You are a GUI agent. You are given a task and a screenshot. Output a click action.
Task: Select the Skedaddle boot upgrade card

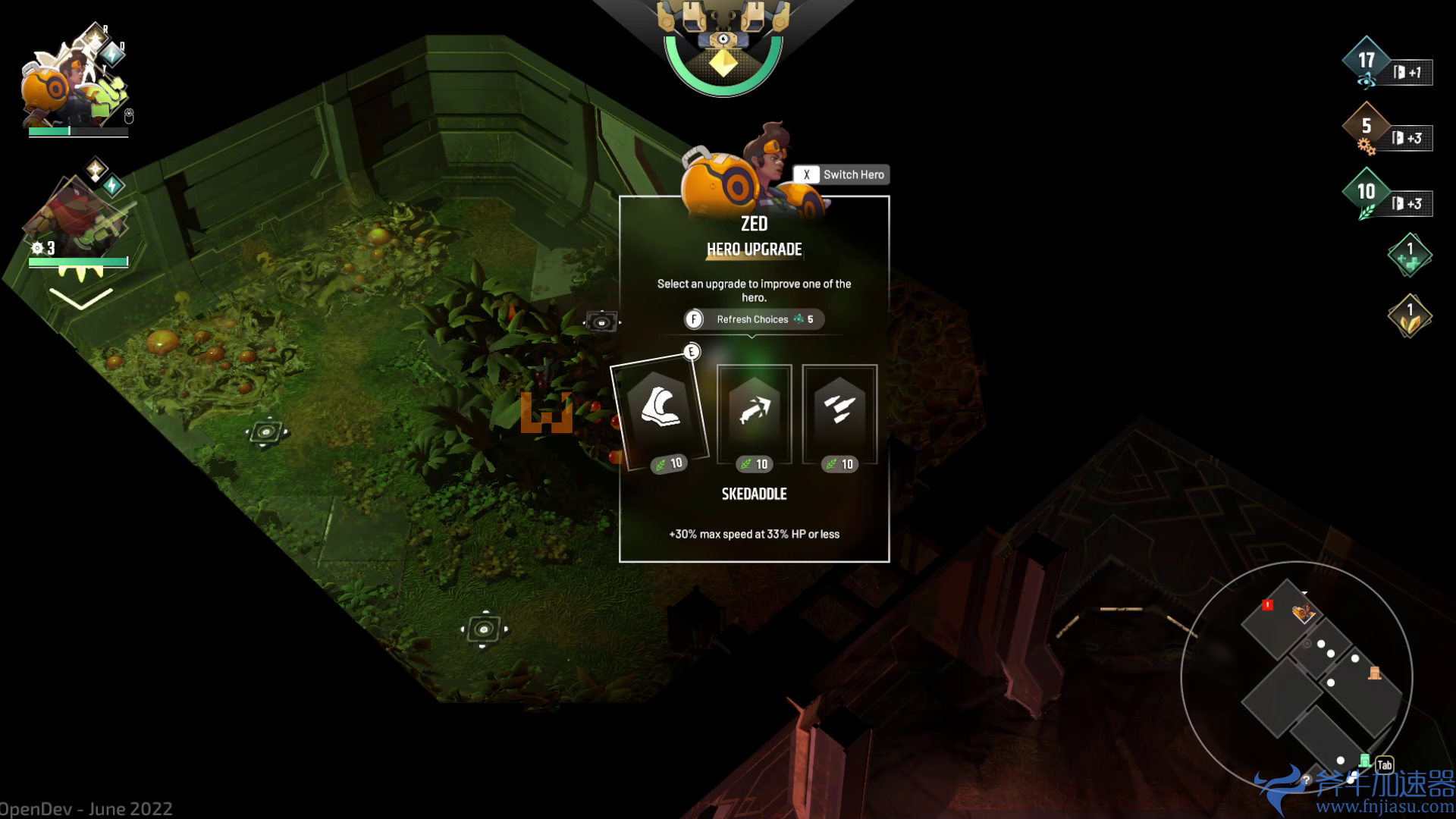click(661, 412)
